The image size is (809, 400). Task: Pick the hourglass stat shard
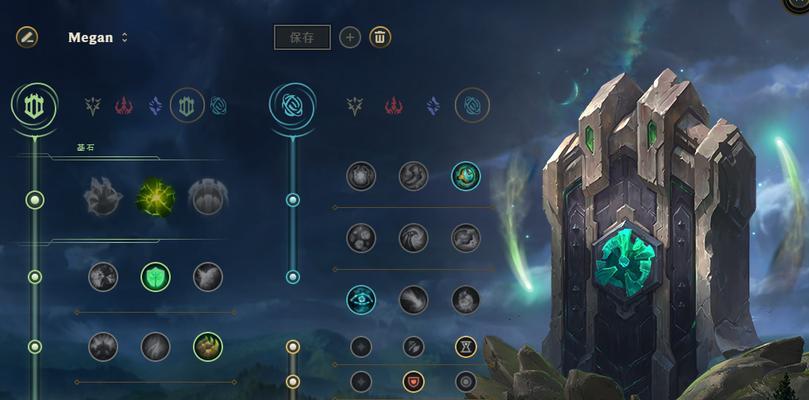pyautogui.click(x=466, y=346)
